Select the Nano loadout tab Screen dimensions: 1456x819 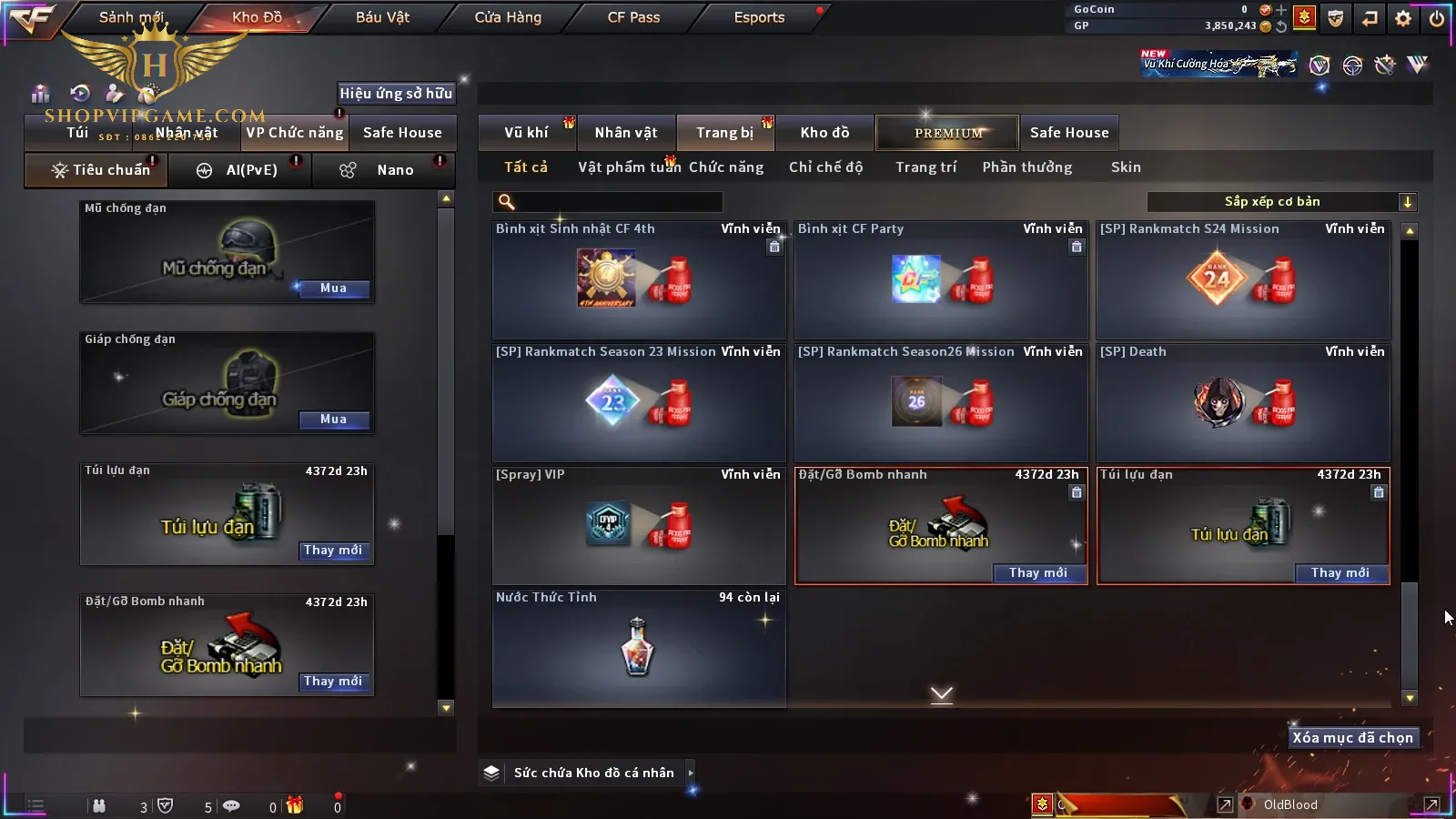tap(395, 170)
